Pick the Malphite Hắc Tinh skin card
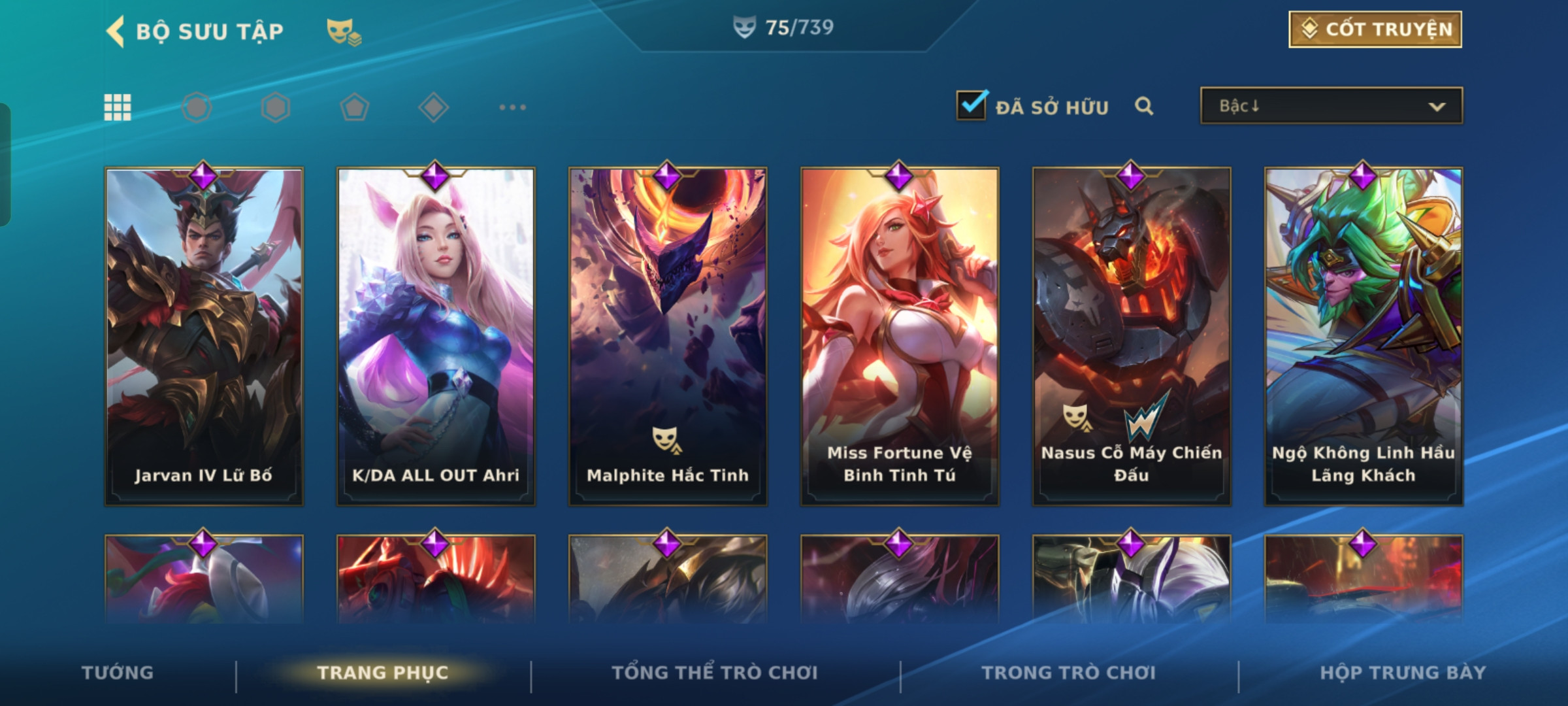This screenshot has height=706, width=1568. coord(668,337)
